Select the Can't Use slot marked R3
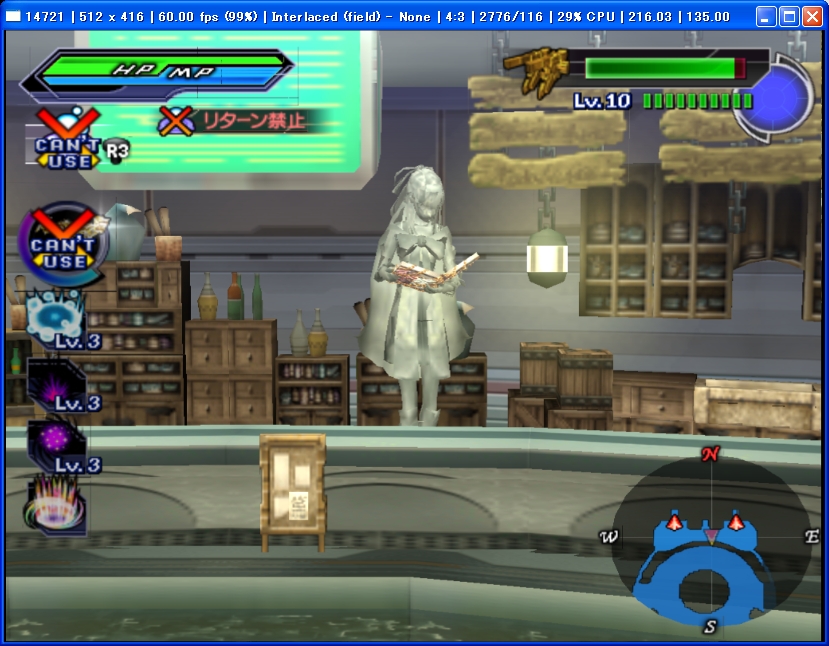The height and width of the screenshot is (646, 829). click(68, 143)
